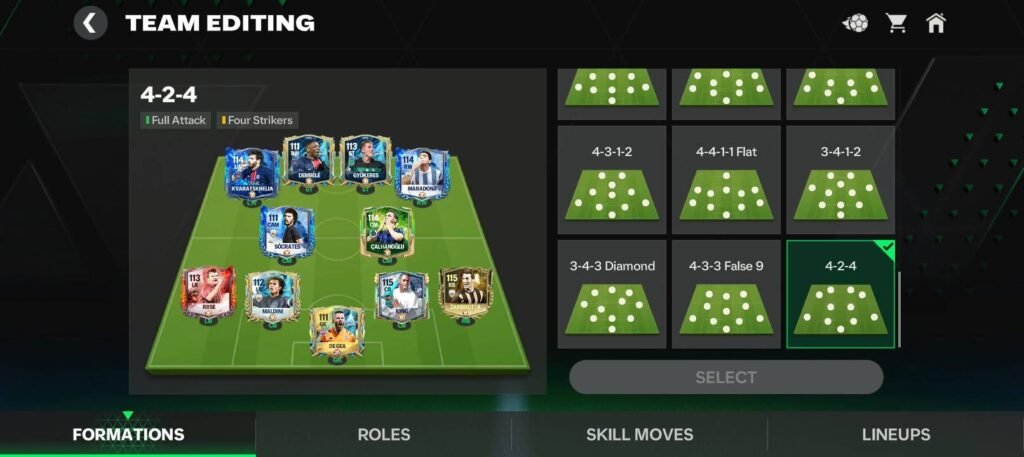Open the shopping cart store
The image size is (1024, 457).
pyautogui.click(x=895, y=23)
